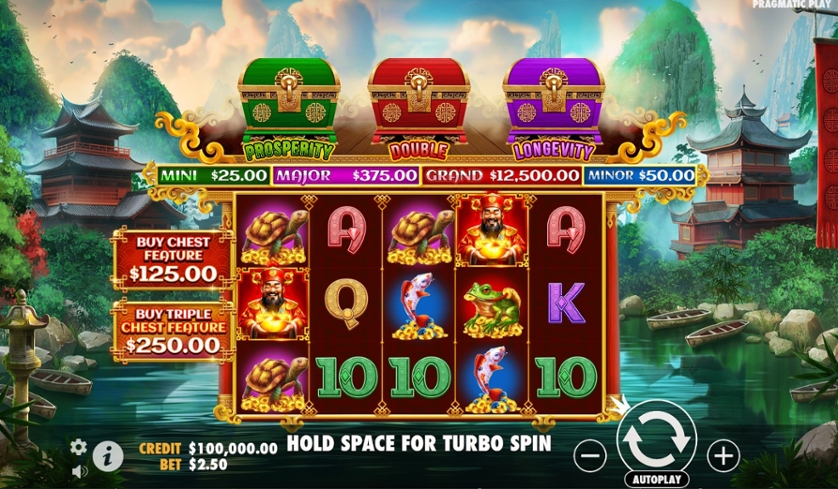Viewport: 838px width, 489px height.
Task: Open the game info paytable
Action: click(x=108, y=456)
